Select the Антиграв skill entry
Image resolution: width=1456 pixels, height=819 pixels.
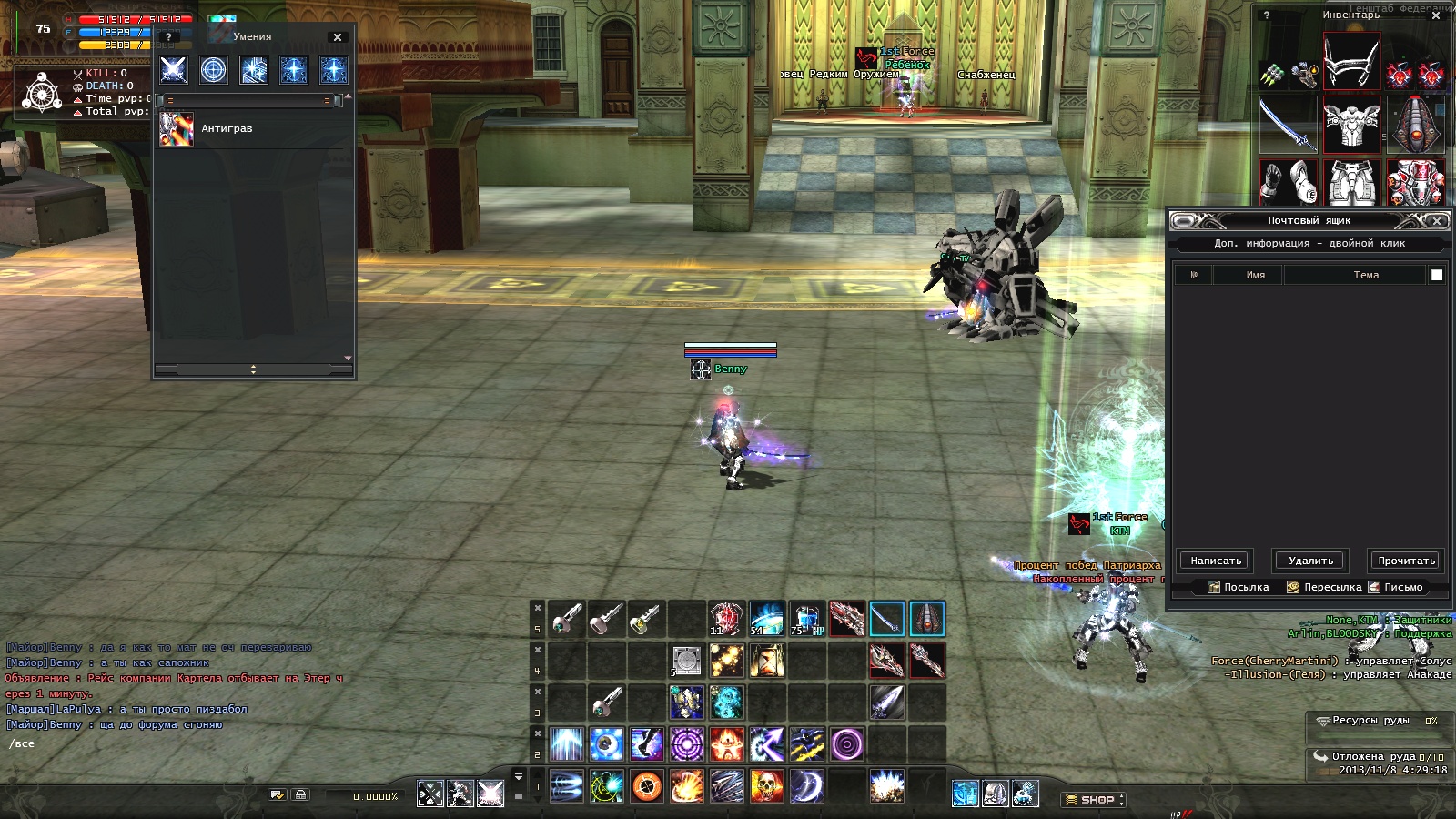pos(227,129)
